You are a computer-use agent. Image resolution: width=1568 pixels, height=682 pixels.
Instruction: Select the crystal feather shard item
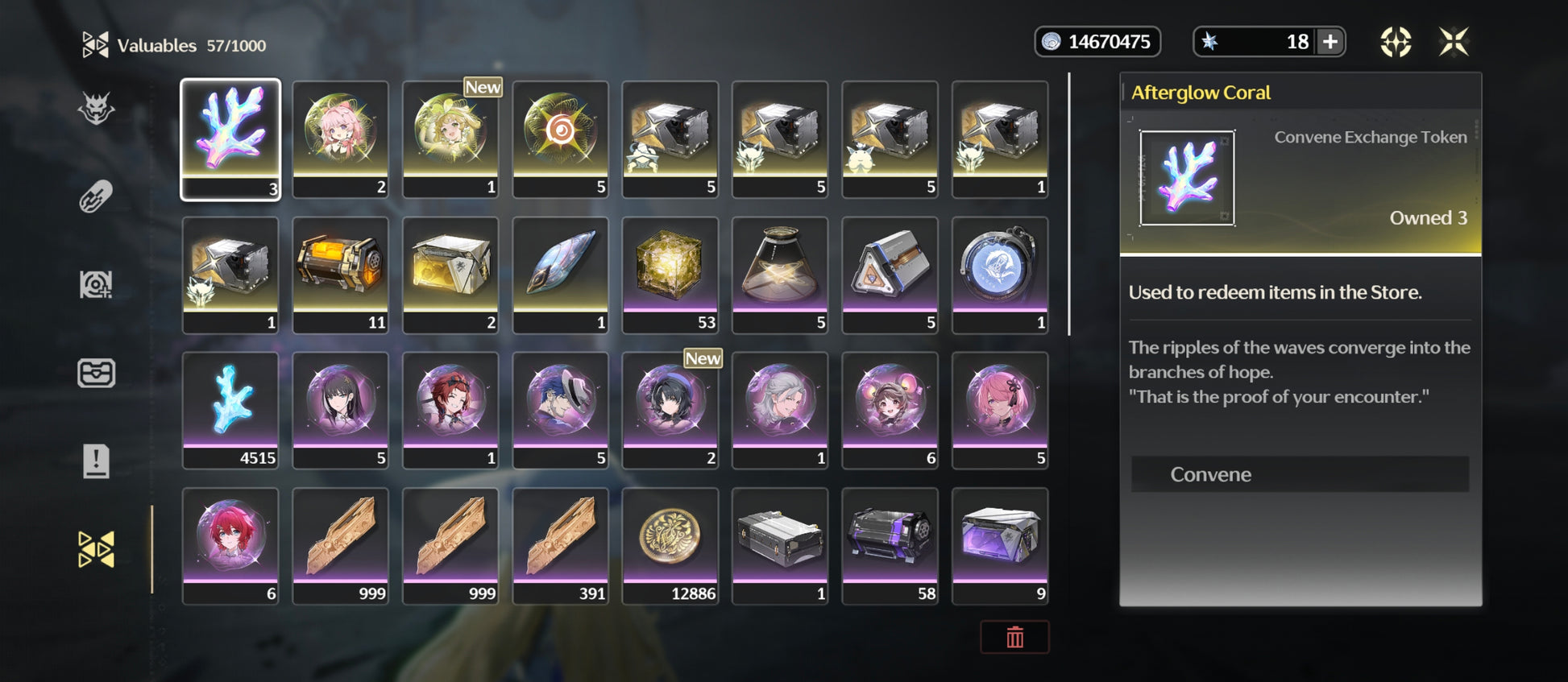click(x=560, y=274)
